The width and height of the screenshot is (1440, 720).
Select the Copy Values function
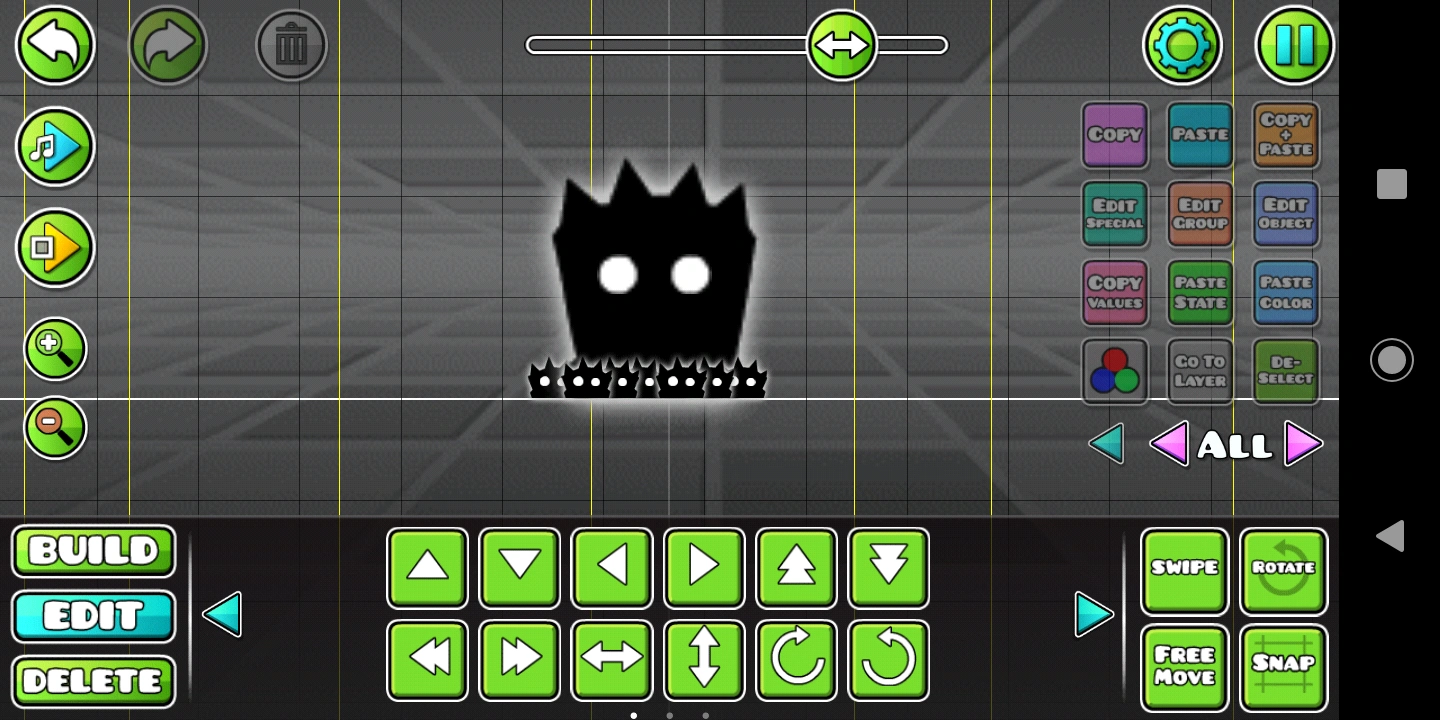coord(1114,293)
